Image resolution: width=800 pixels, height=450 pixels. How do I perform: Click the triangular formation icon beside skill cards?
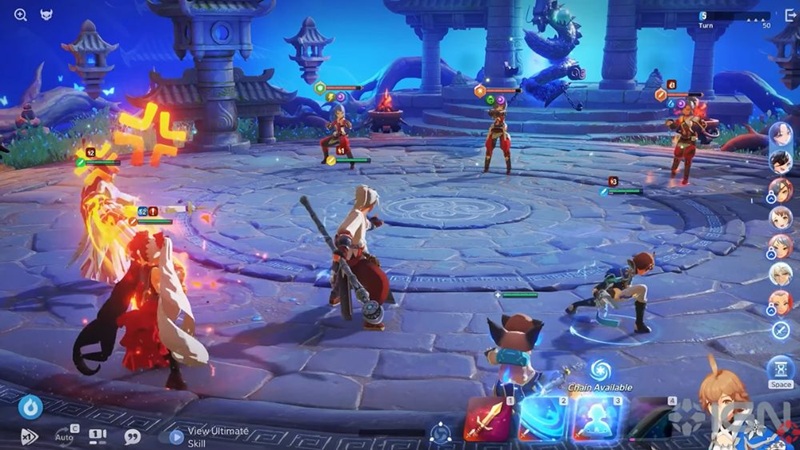pyautogui.click(x=439, y=433)
